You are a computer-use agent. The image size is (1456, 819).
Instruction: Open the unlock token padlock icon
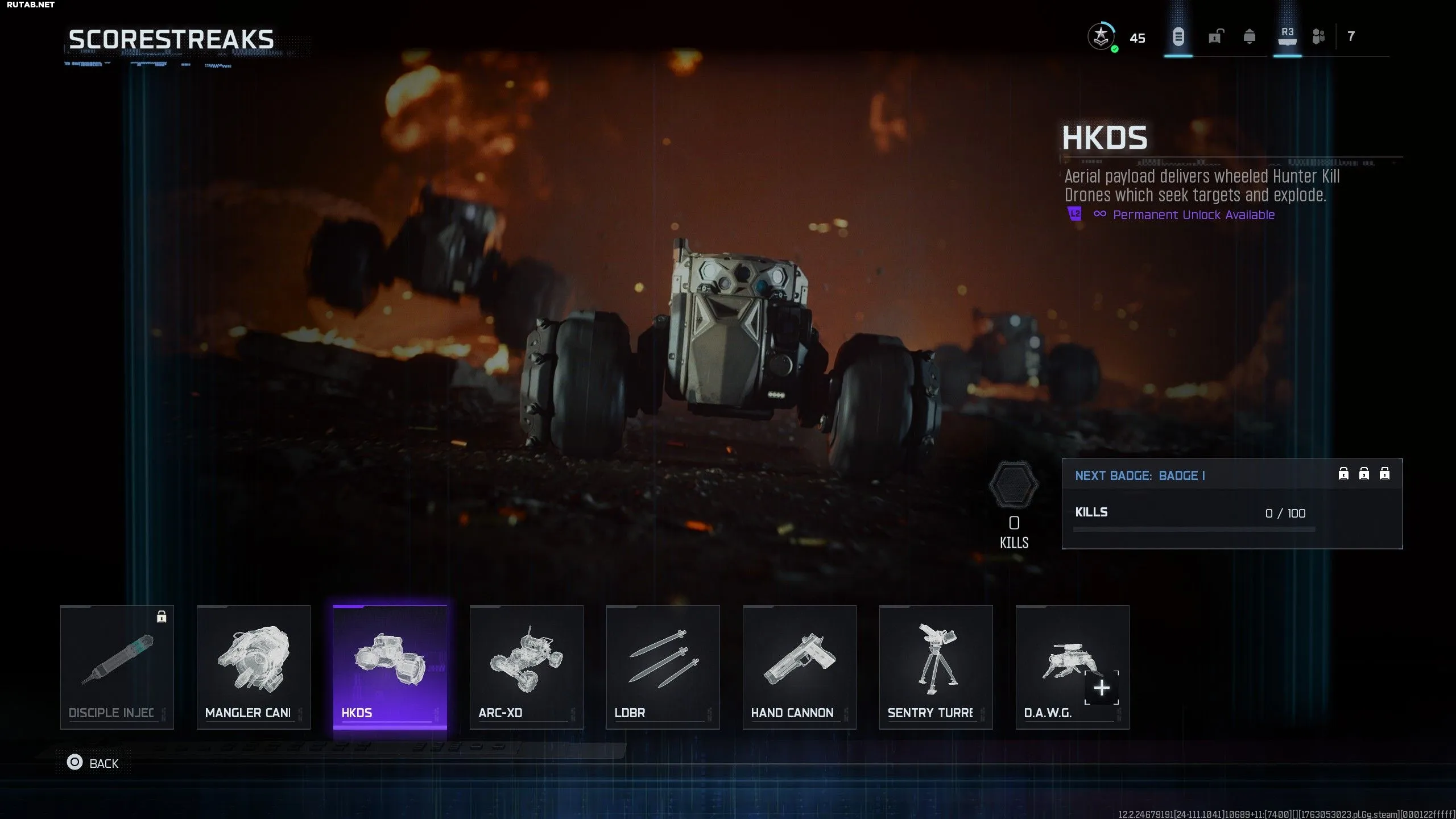pyautogui.click(x=1215, y=37)
